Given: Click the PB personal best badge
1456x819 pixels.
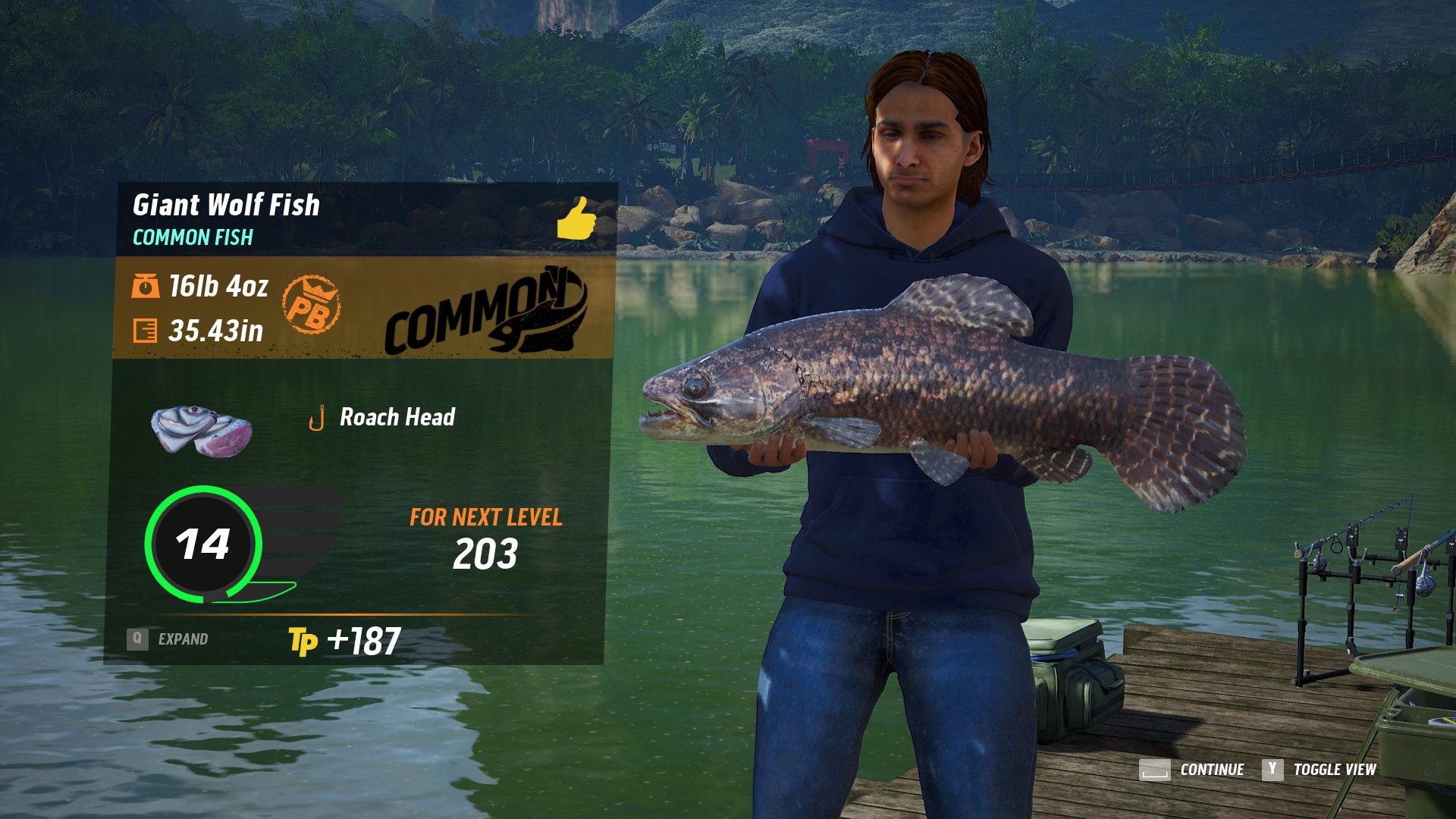Looking at the screenshot, I should pyautogui.click(x=311, y=305).
